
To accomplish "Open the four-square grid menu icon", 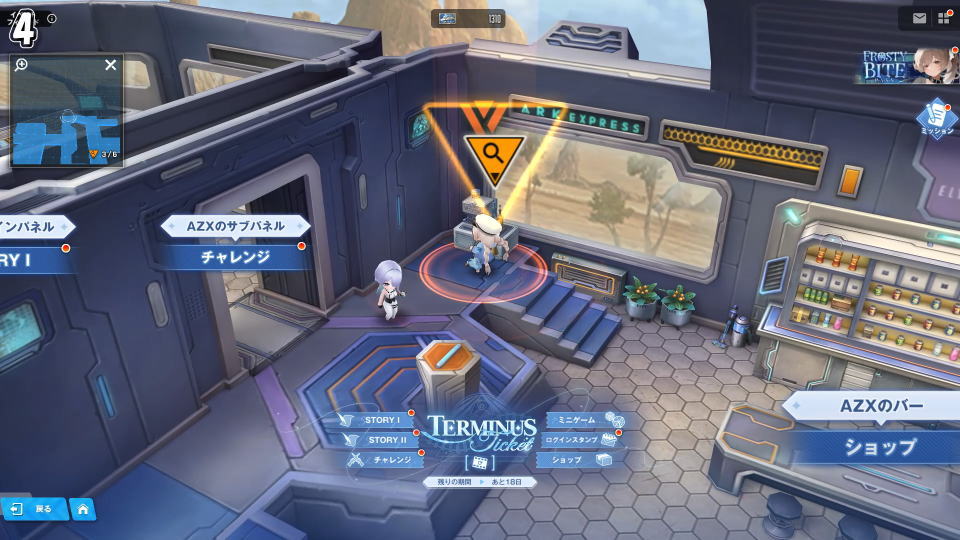I will 944,18.
